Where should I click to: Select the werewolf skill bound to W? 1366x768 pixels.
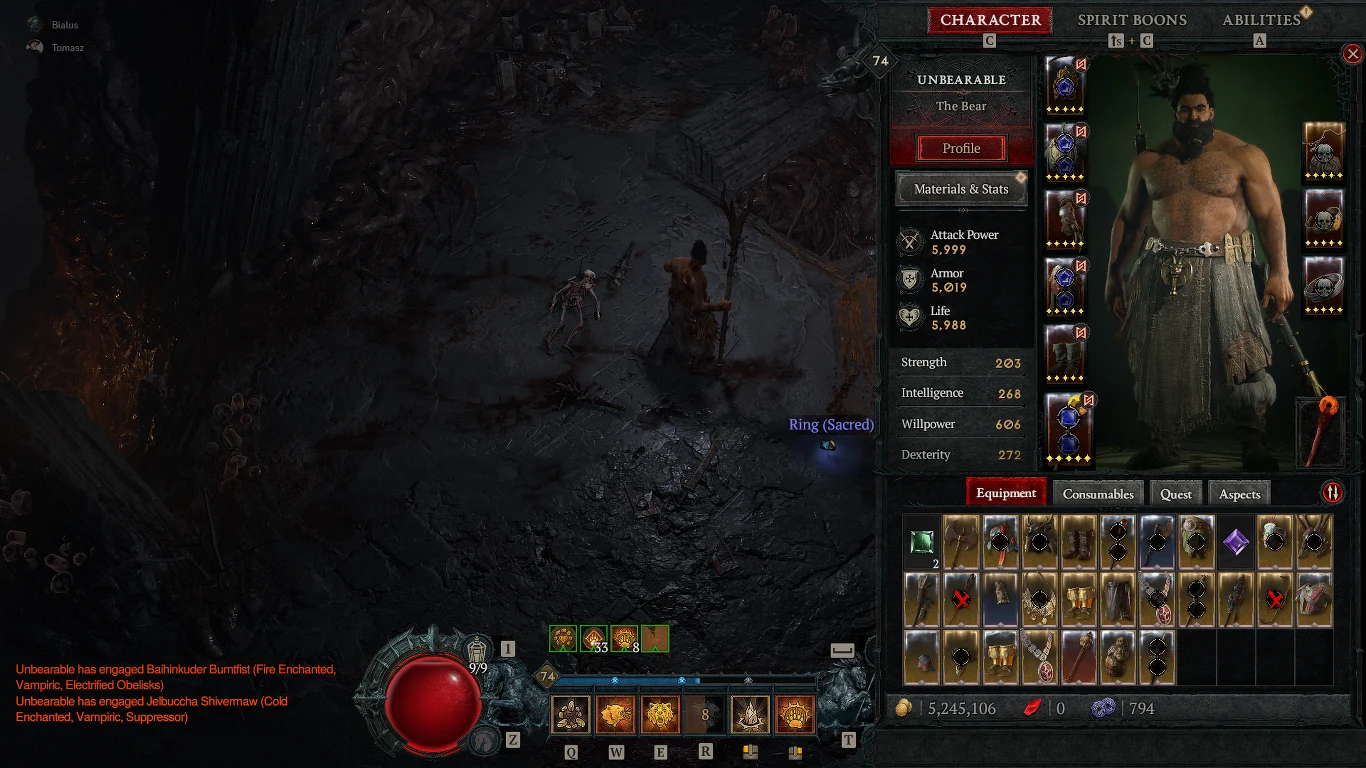point(615,714)
